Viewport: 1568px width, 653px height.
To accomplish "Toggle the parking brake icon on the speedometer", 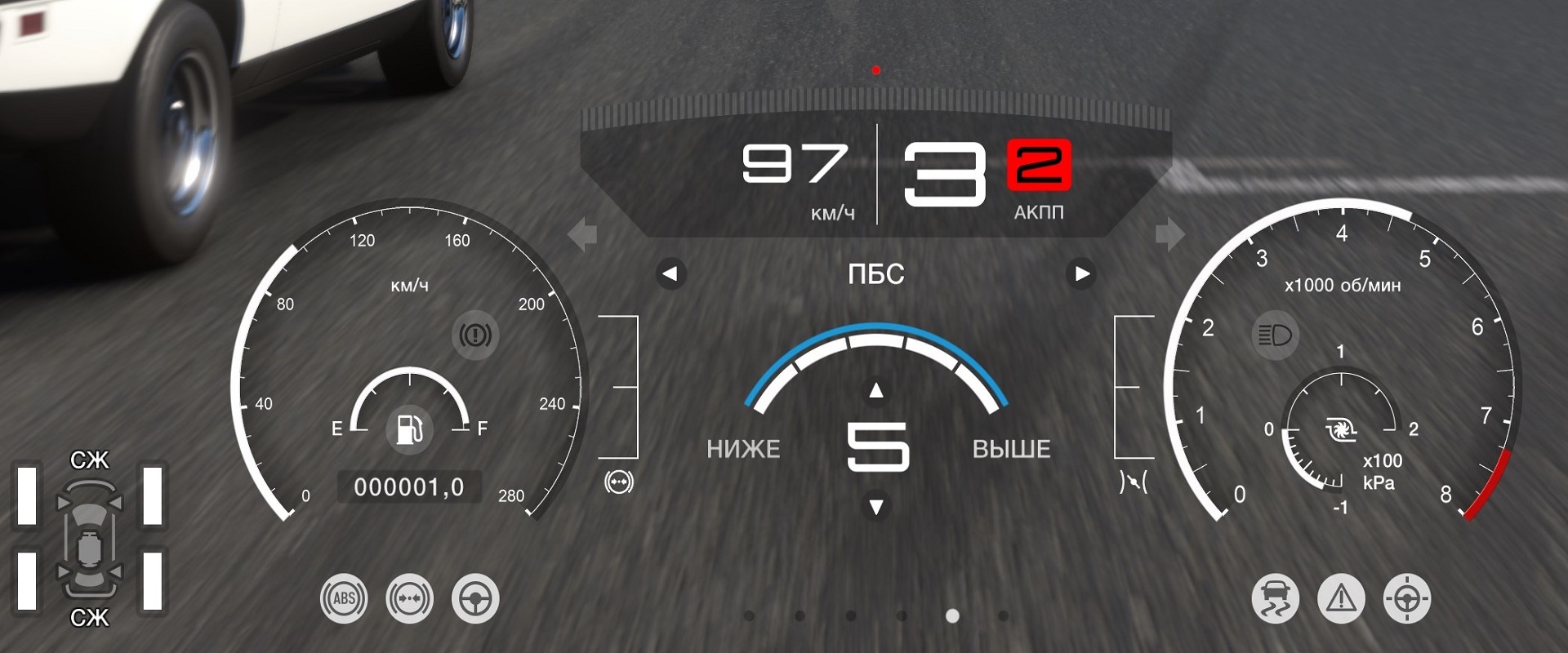I will 475,335.
